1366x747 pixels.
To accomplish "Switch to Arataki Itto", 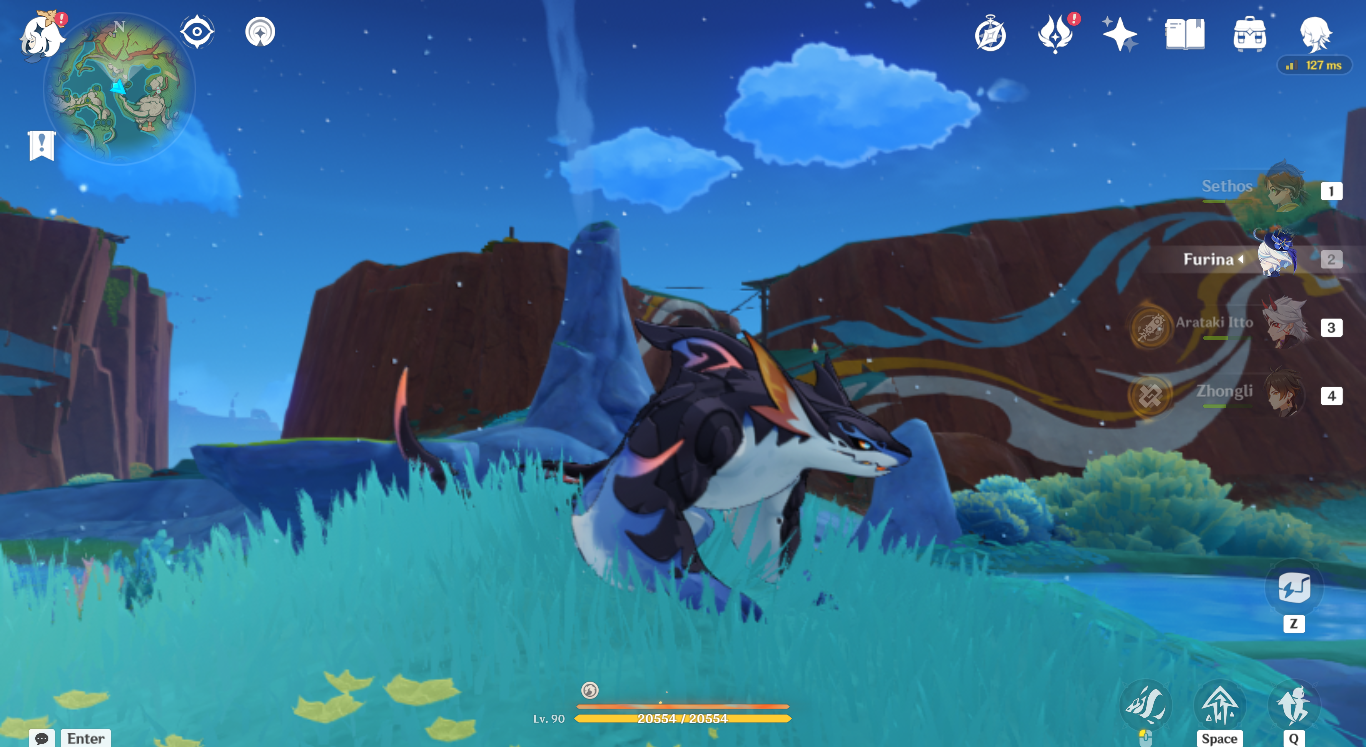I will (1278, 327).
